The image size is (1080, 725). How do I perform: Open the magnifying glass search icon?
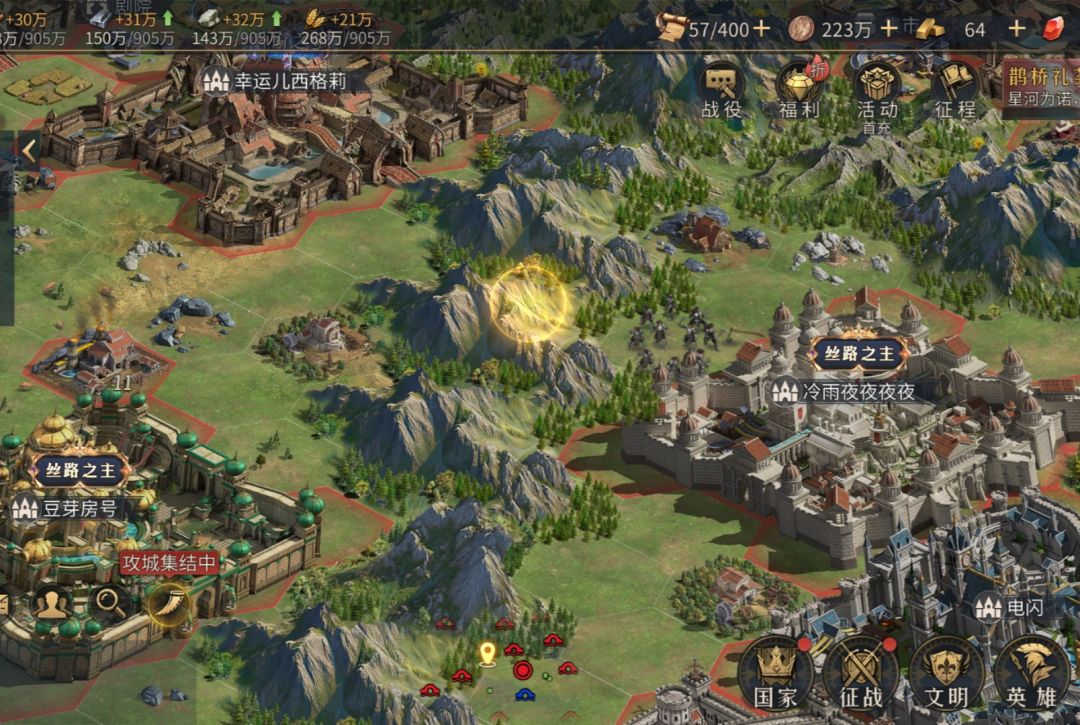point(109,602)
